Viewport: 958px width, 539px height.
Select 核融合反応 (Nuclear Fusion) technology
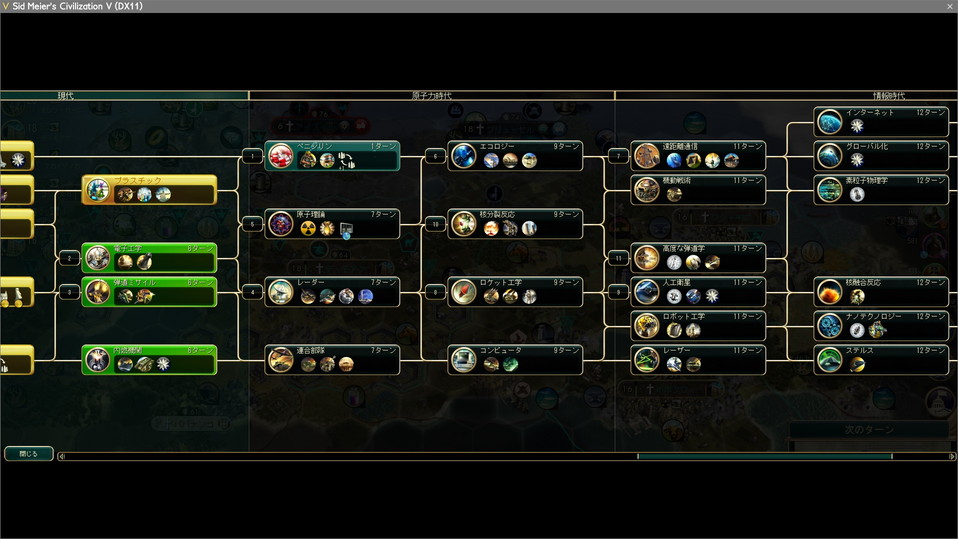(x=880, y=292)
